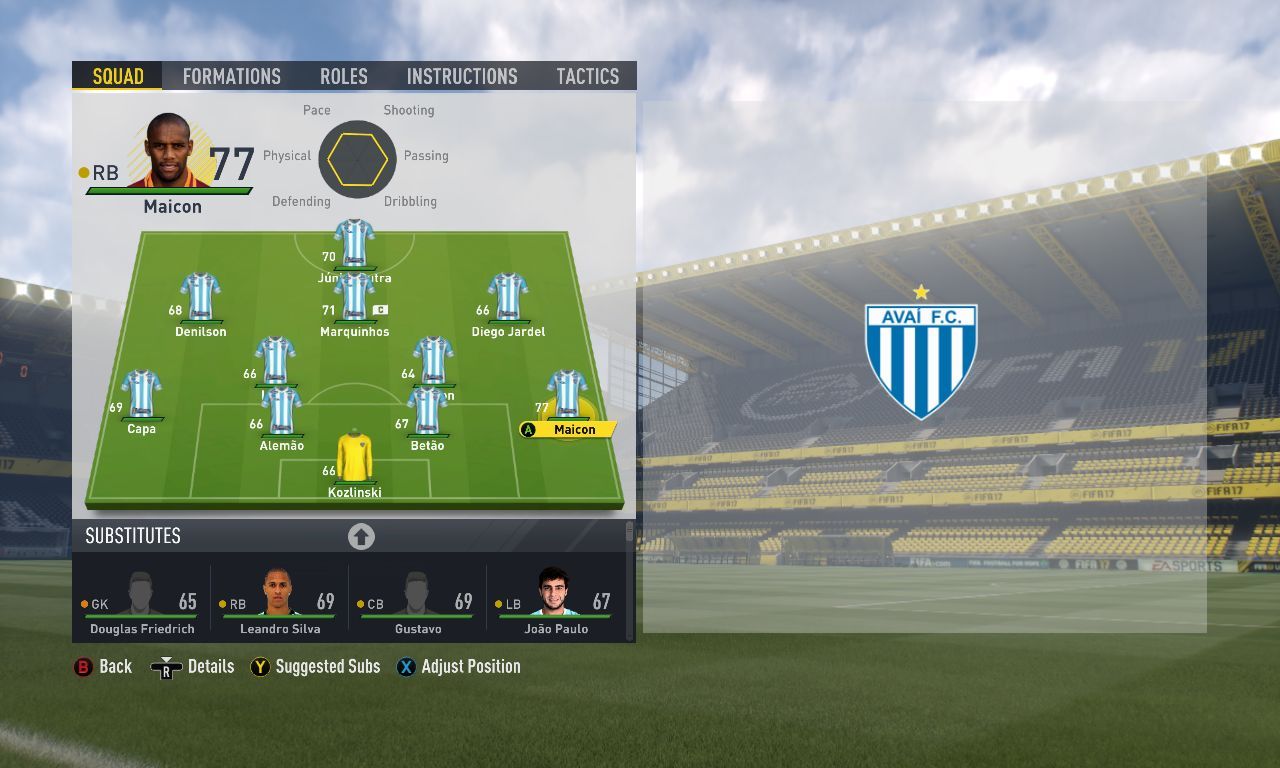
Task: Pick left back Capa's shirt
Action: [142, 393]
